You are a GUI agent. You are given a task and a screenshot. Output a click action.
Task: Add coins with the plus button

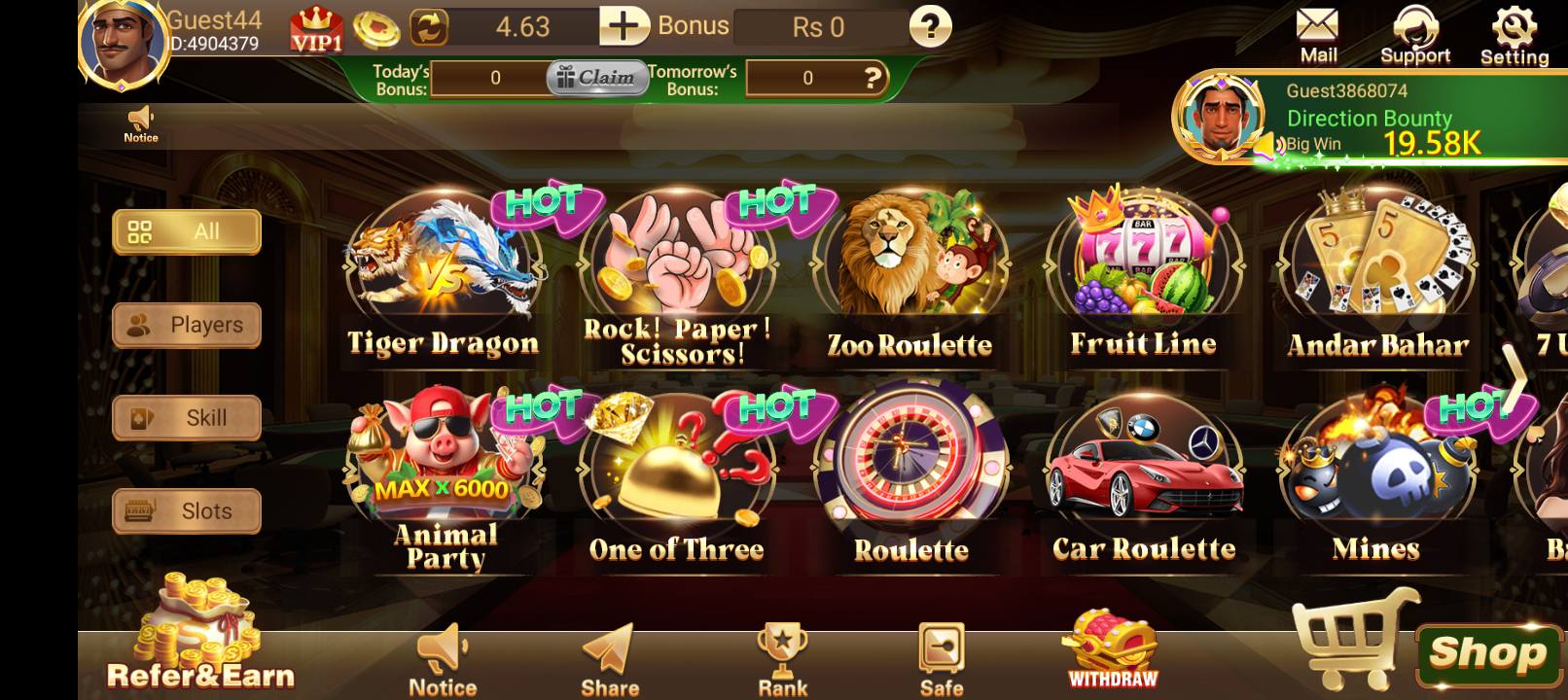[624, 26]
